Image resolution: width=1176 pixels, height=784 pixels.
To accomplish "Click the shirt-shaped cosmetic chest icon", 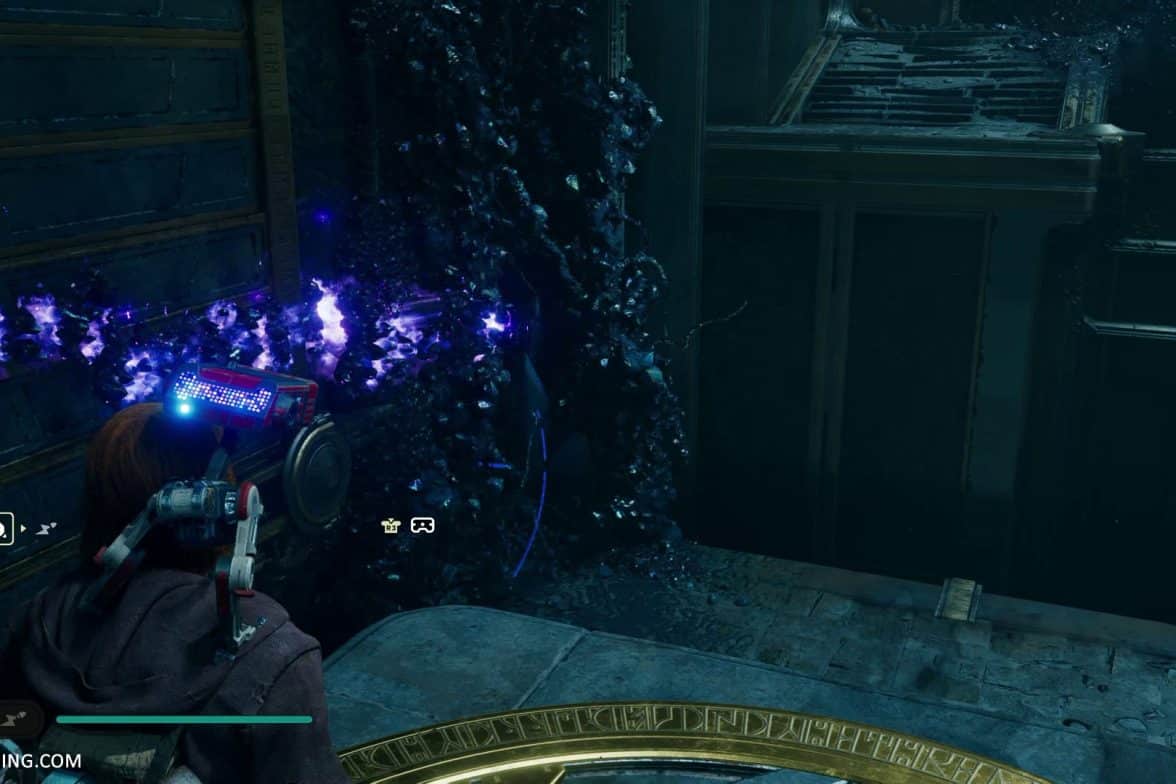I will tap(391, 525).
